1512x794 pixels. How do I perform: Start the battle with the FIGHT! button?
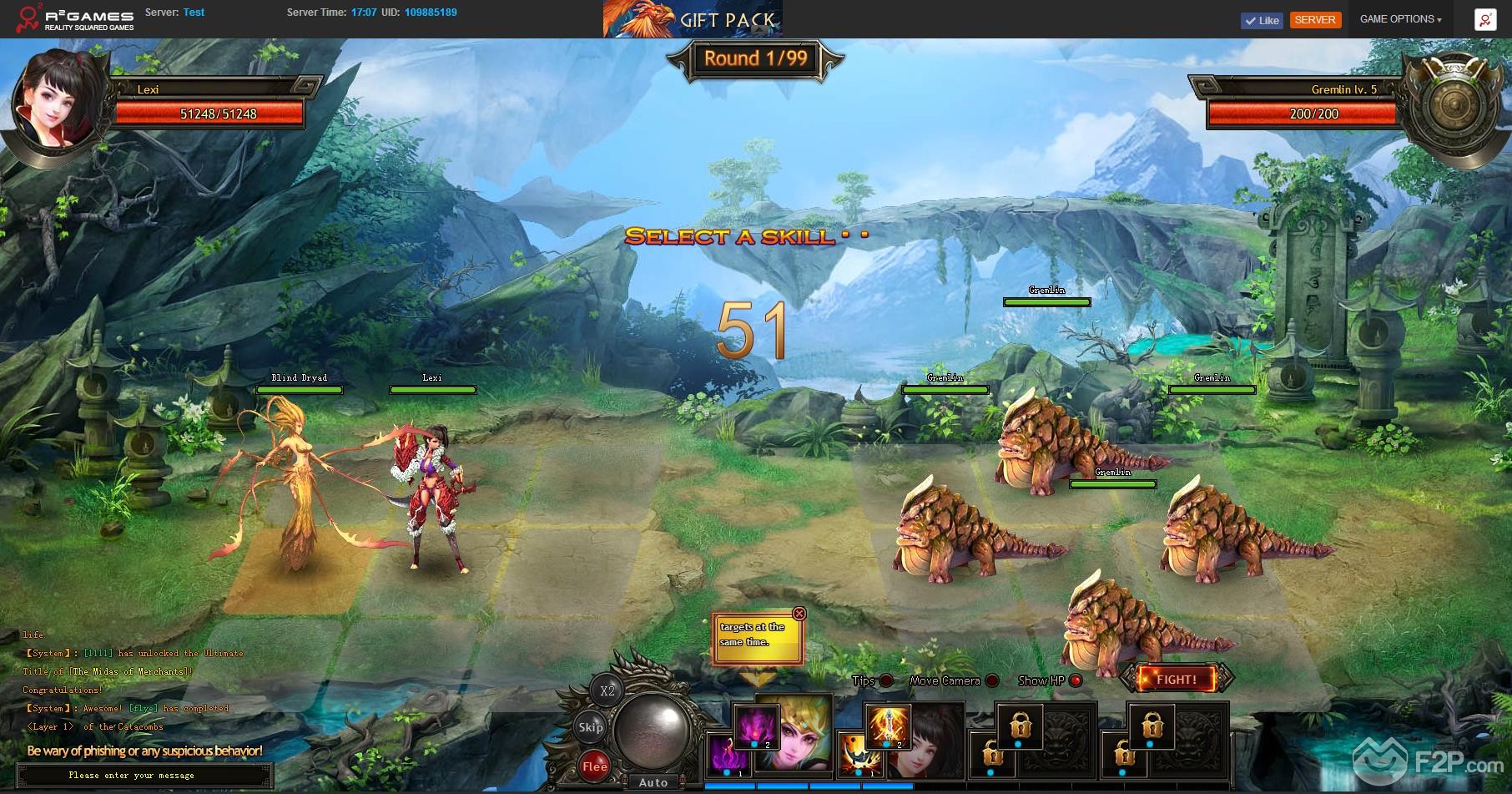1176,680
